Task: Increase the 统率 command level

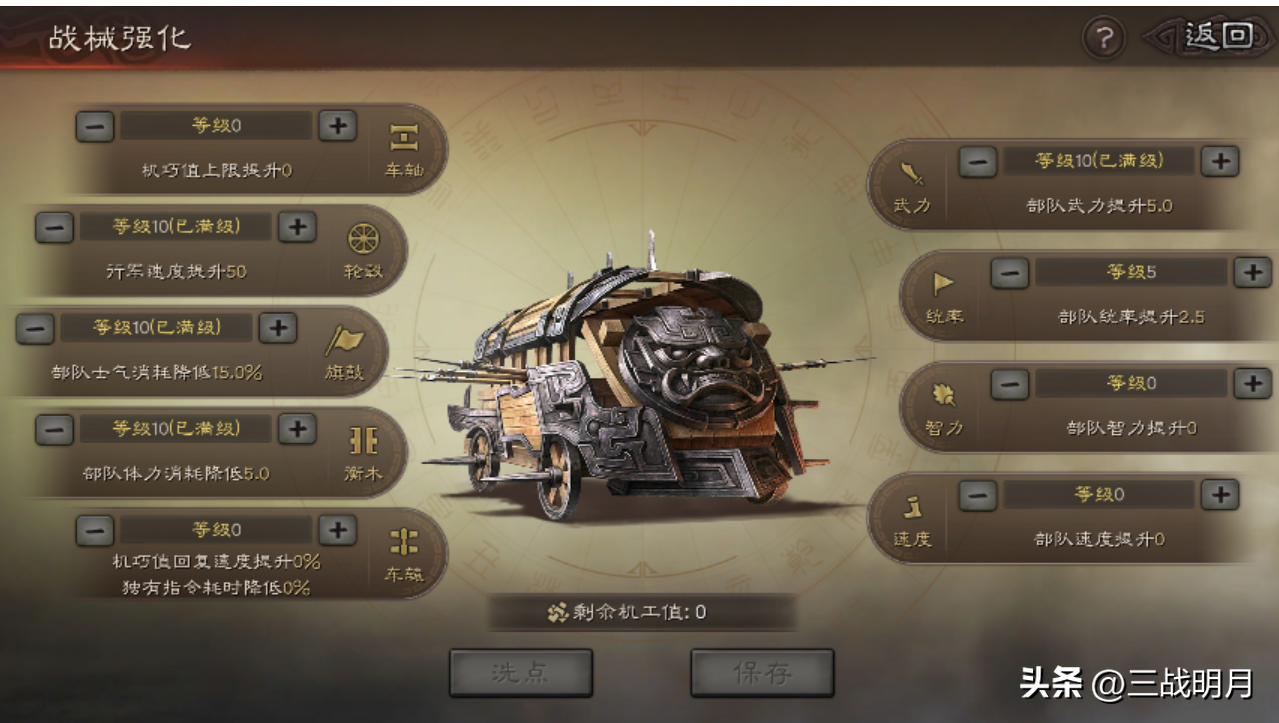Action: (1251, 272)
